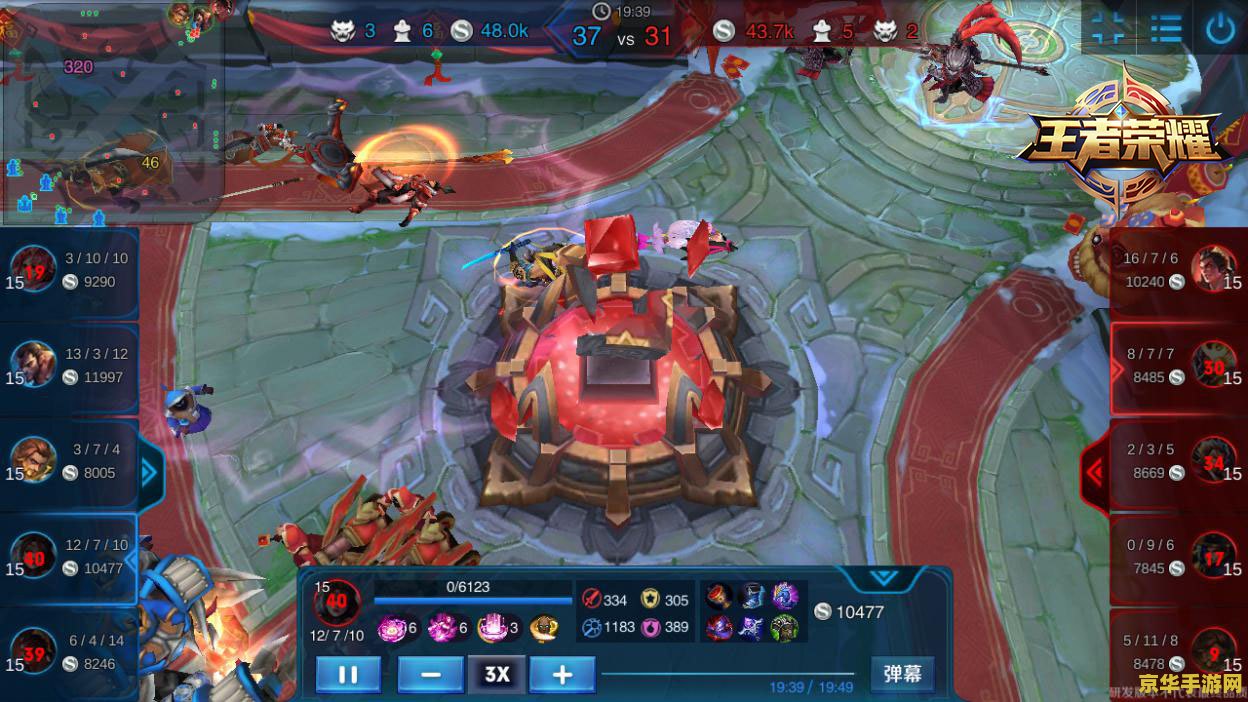Image resolution: width=1248 pixels, height=702 pixels.
Task: Exit the replay using the power button
Action: (x=1220, y=28)
